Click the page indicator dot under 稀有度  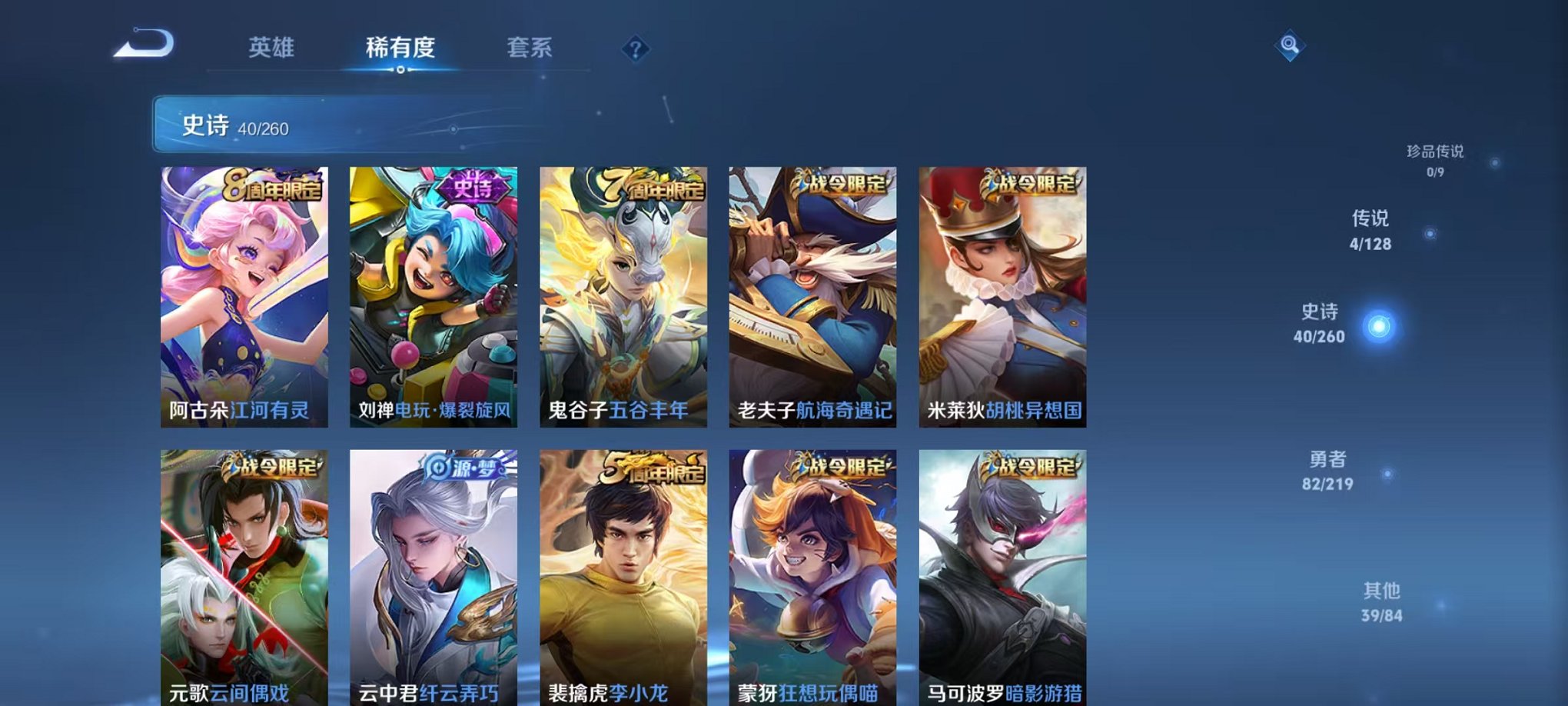400,71
